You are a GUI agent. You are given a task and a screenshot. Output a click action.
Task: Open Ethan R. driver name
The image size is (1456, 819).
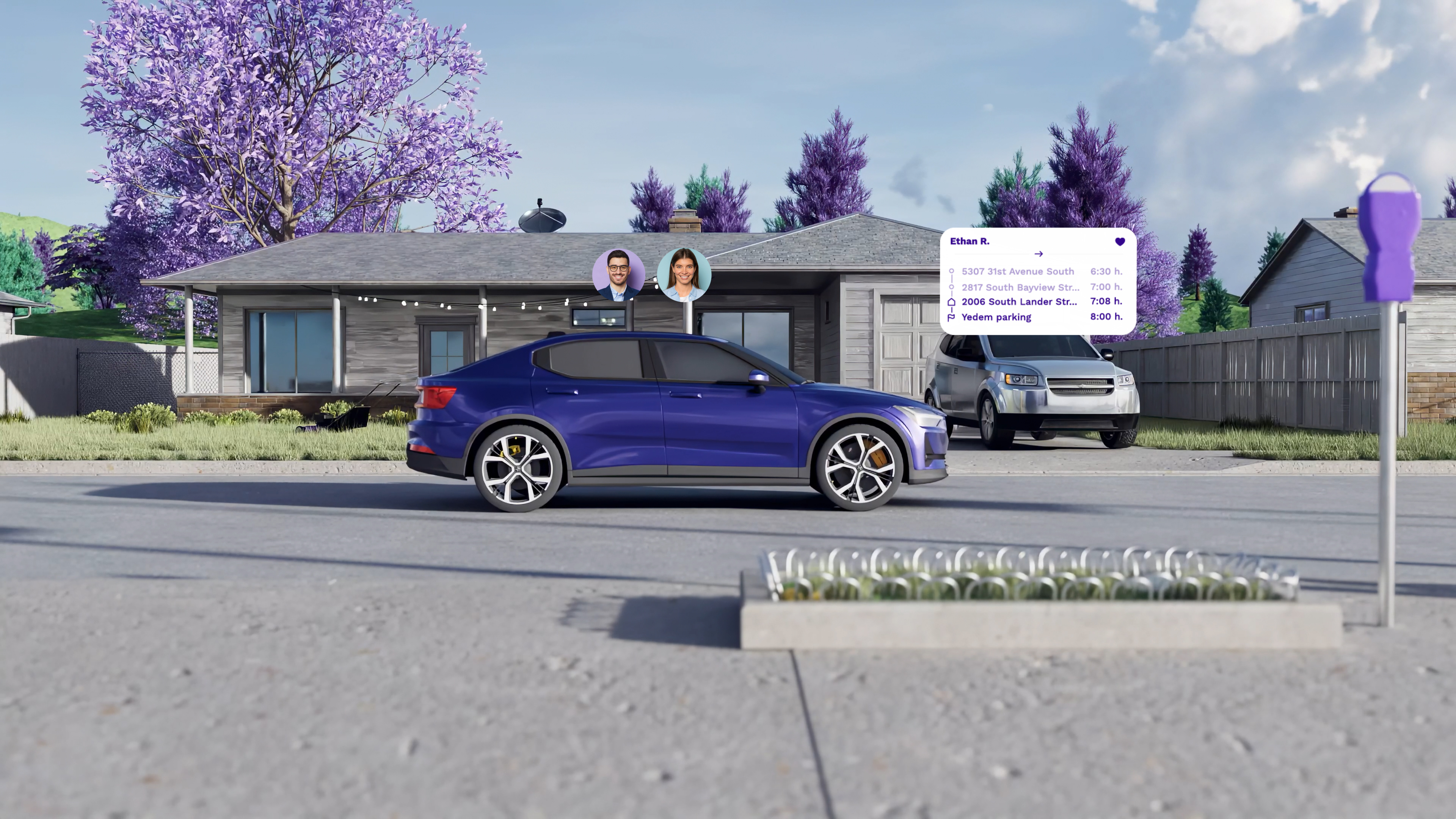pyautogui.click(x=970, y=242)
